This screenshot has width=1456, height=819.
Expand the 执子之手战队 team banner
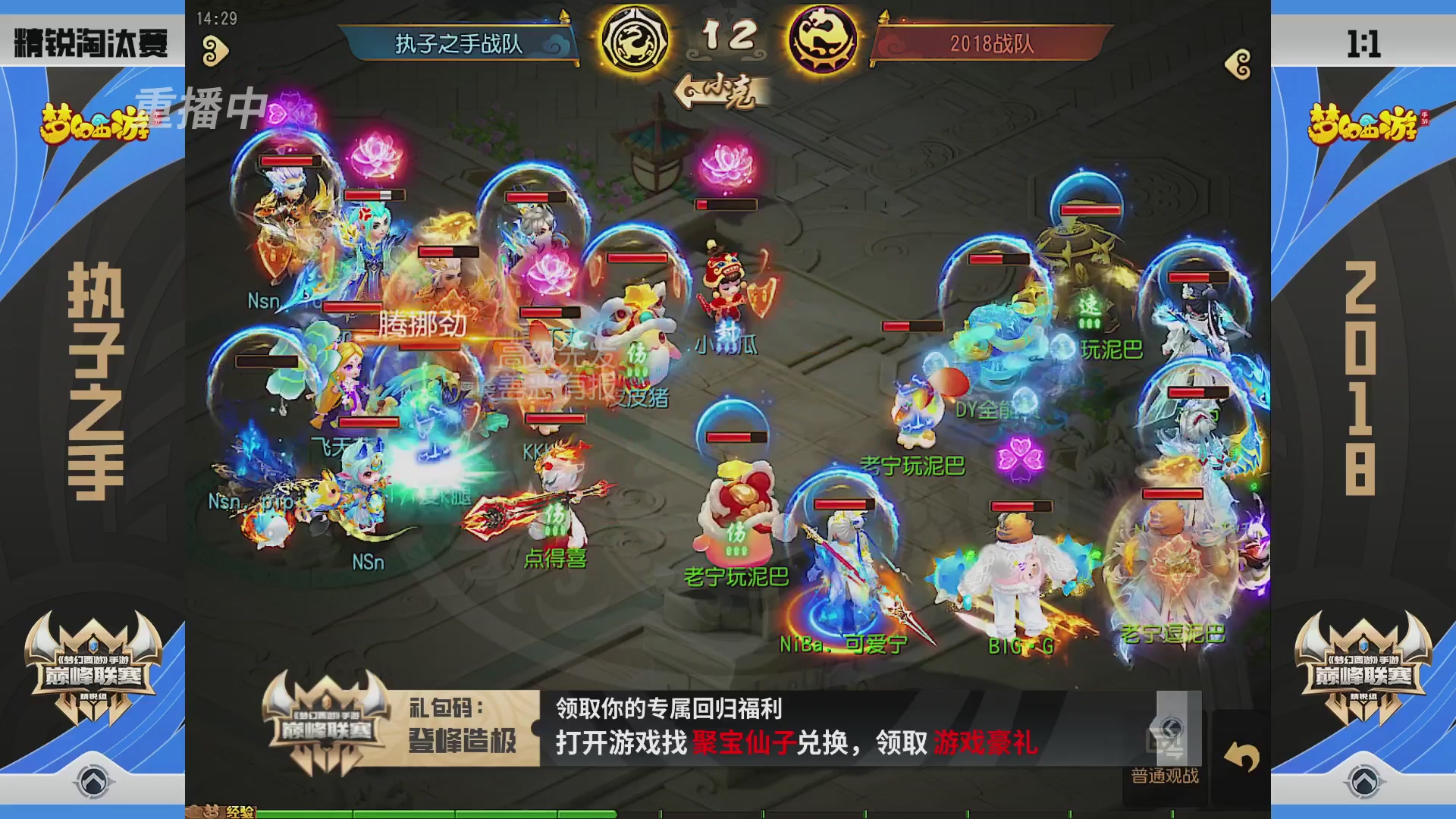[459, 44]
